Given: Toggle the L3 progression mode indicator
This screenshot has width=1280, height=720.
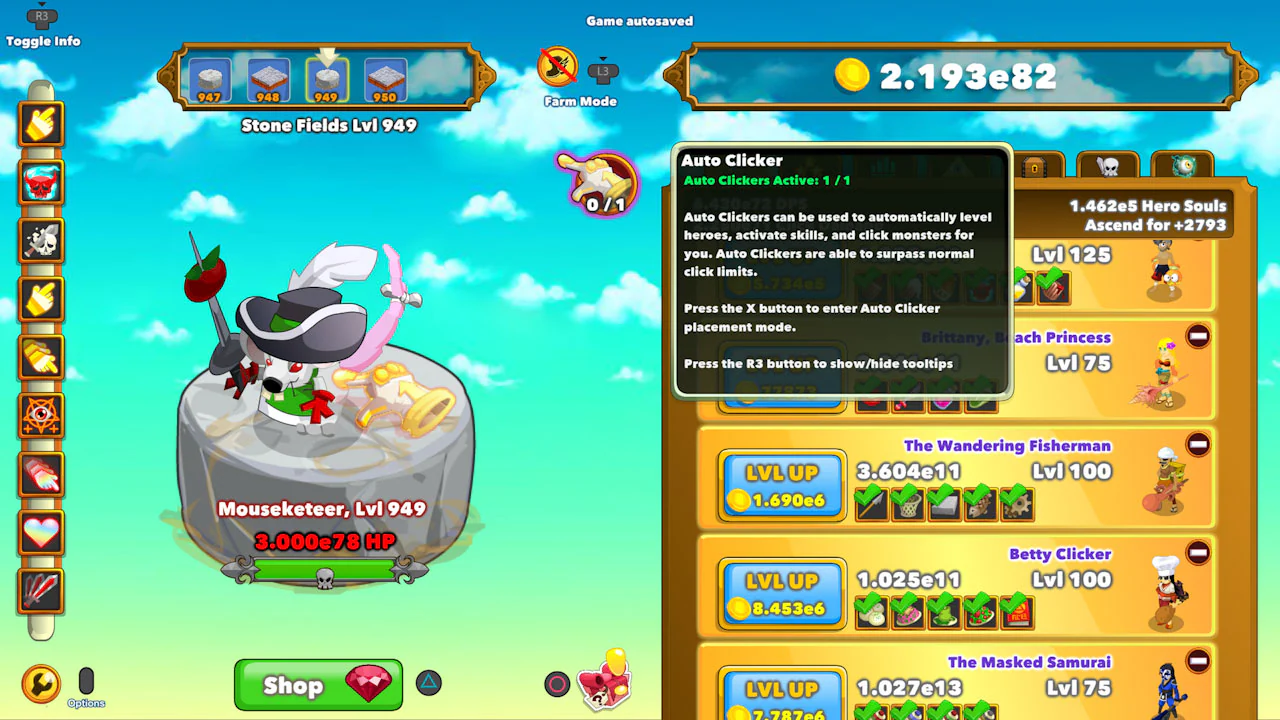Looking at the screenshot, I should tap(602, 70).
